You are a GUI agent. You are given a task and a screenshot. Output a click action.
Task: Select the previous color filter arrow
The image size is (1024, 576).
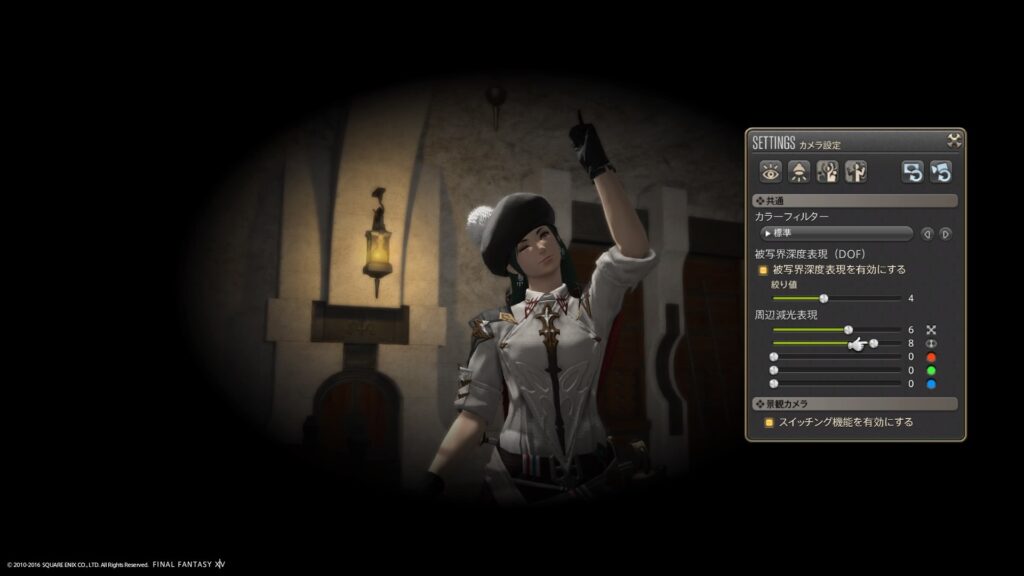tap(927, 234)
